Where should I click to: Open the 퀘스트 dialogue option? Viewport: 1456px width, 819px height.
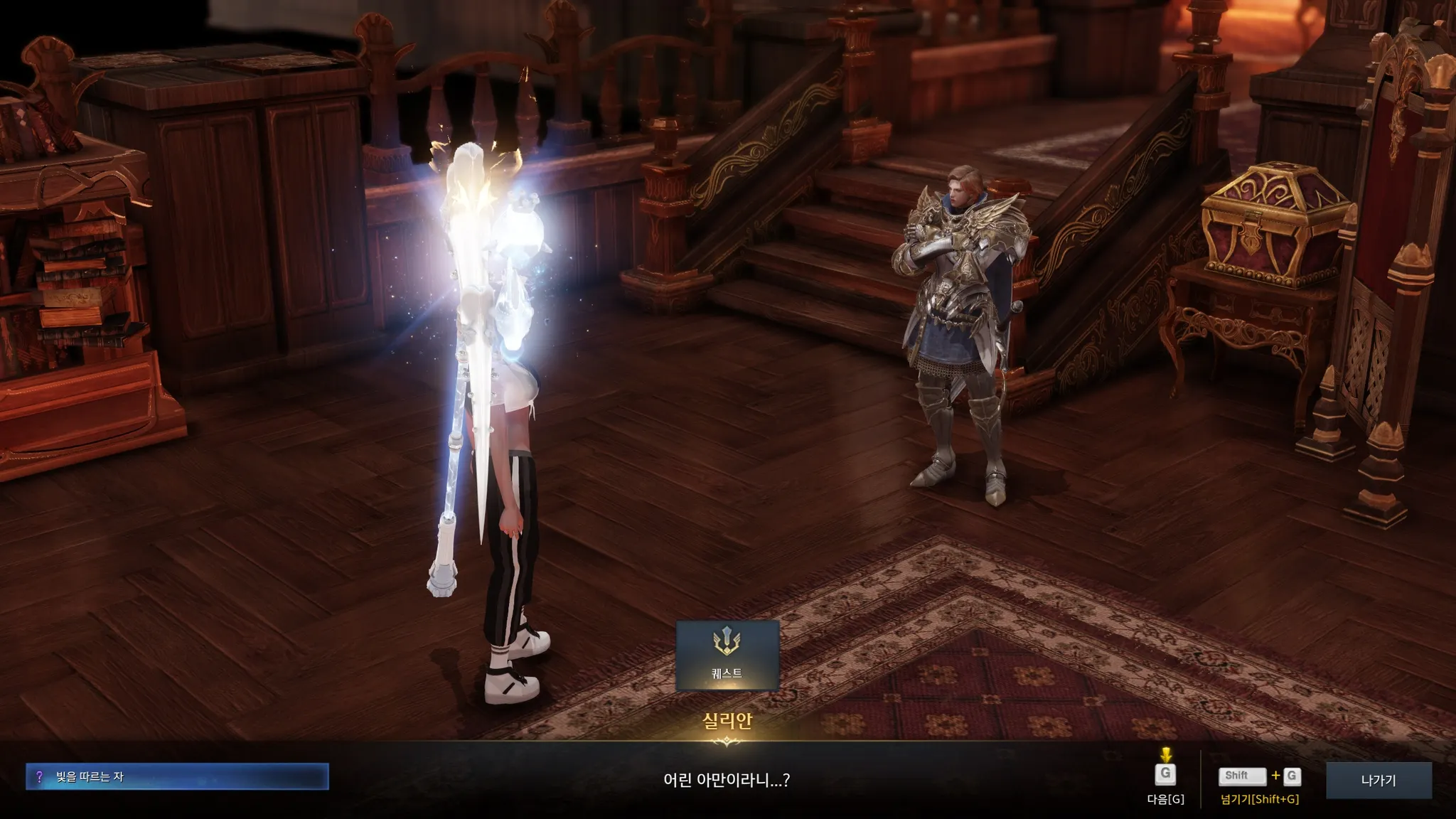tap(727, 655)
